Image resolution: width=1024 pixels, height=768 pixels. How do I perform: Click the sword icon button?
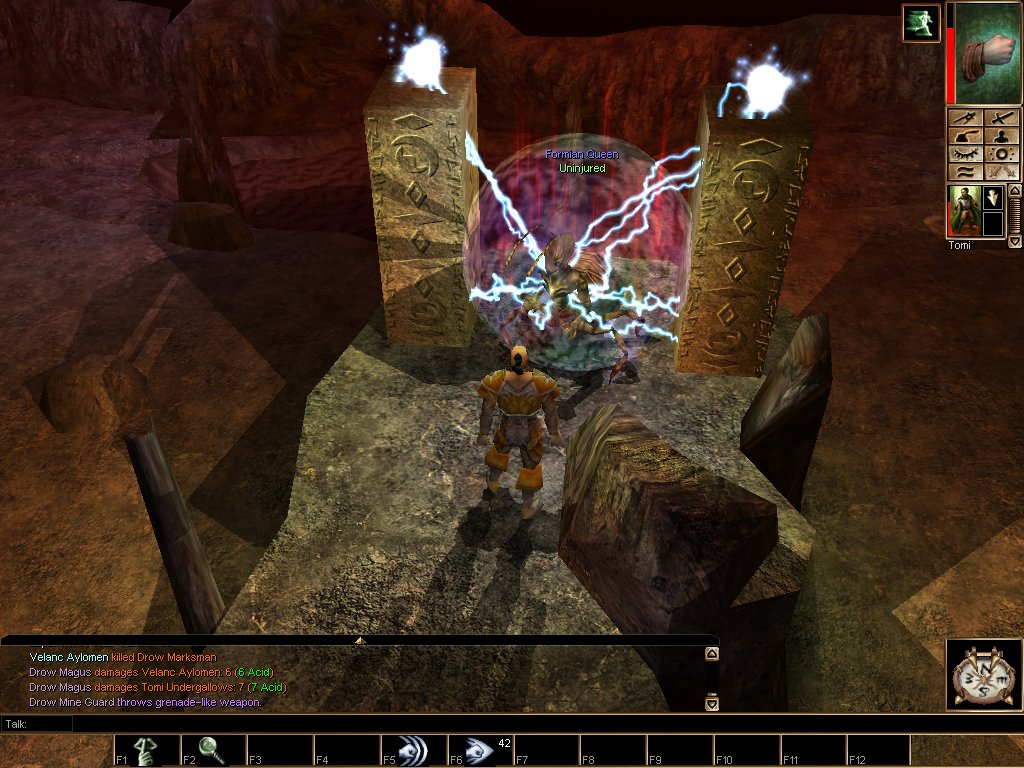1001,117
